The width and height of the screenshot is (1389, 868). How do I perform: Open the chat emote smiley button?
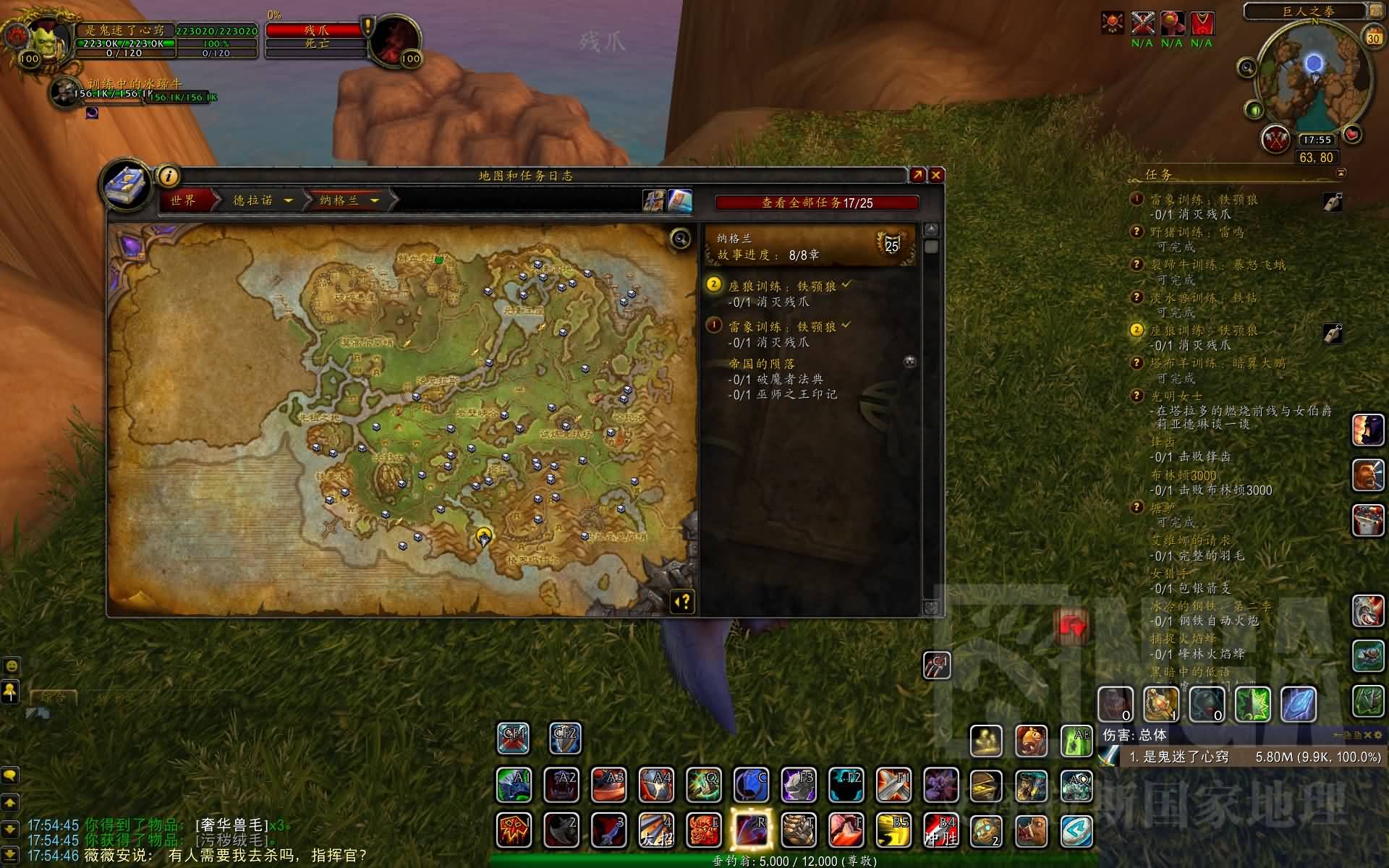(x=12, y=665)
